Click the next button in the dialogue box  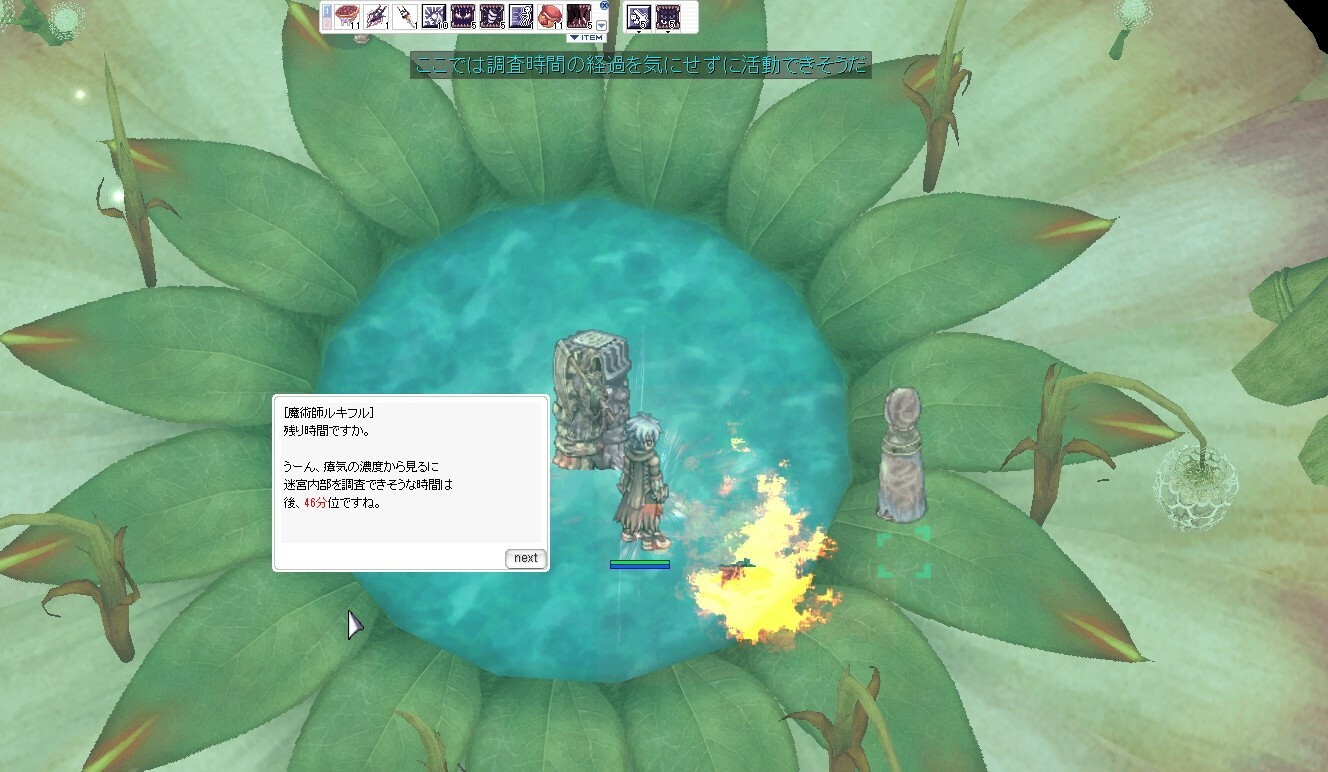(x=526, y=558)
